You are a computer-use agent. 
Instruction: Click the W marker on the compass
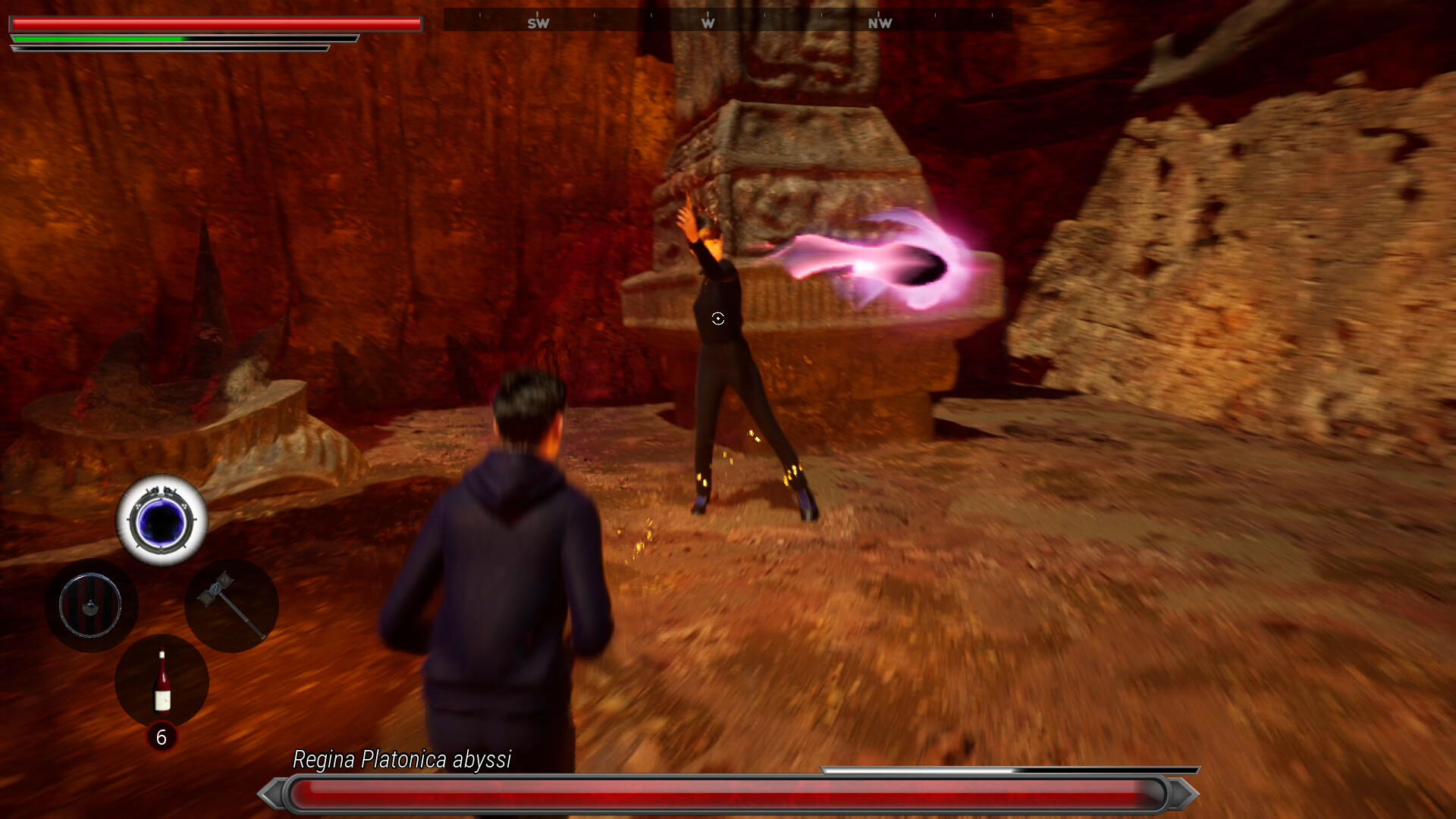point(708,23)
